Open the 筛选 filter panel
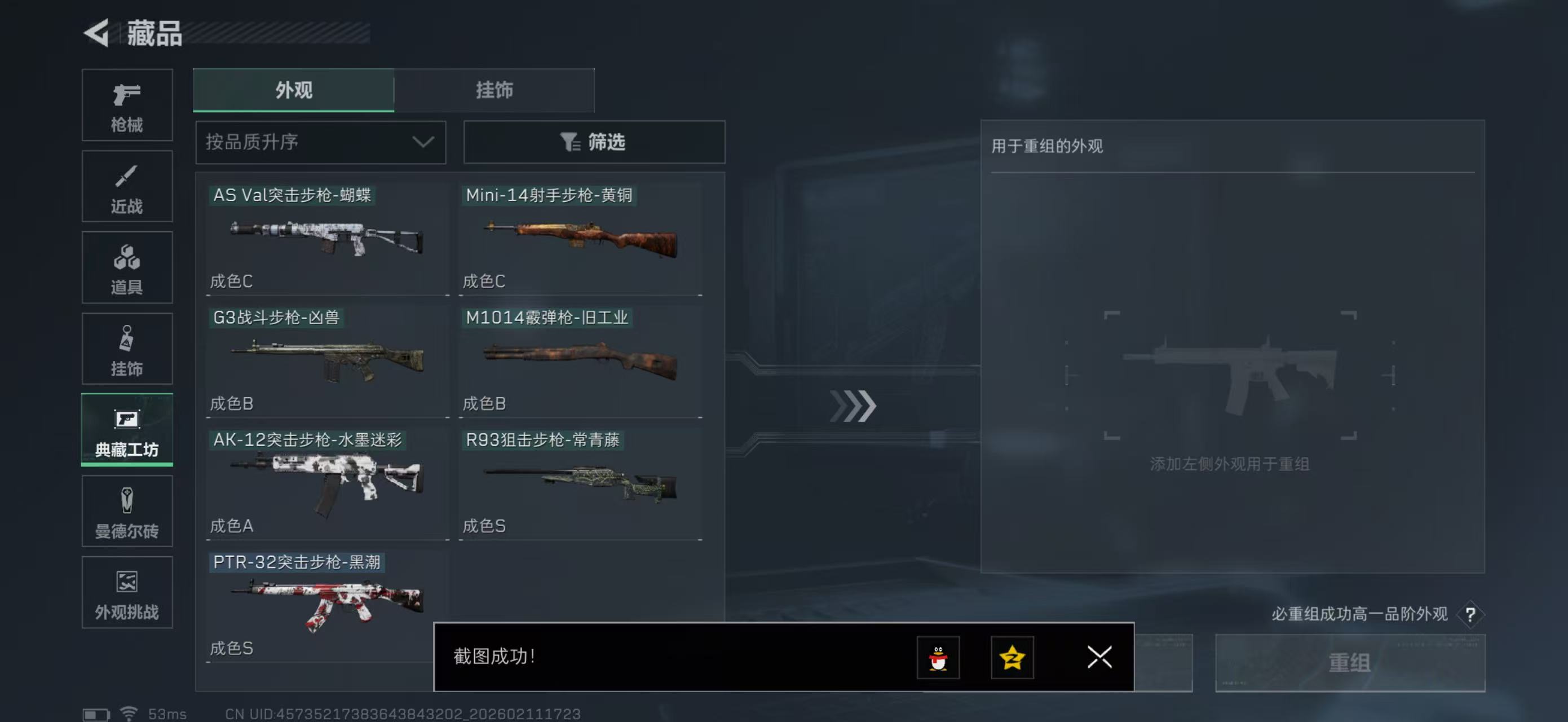1568x722 pixels. click(x=594, y=142)
